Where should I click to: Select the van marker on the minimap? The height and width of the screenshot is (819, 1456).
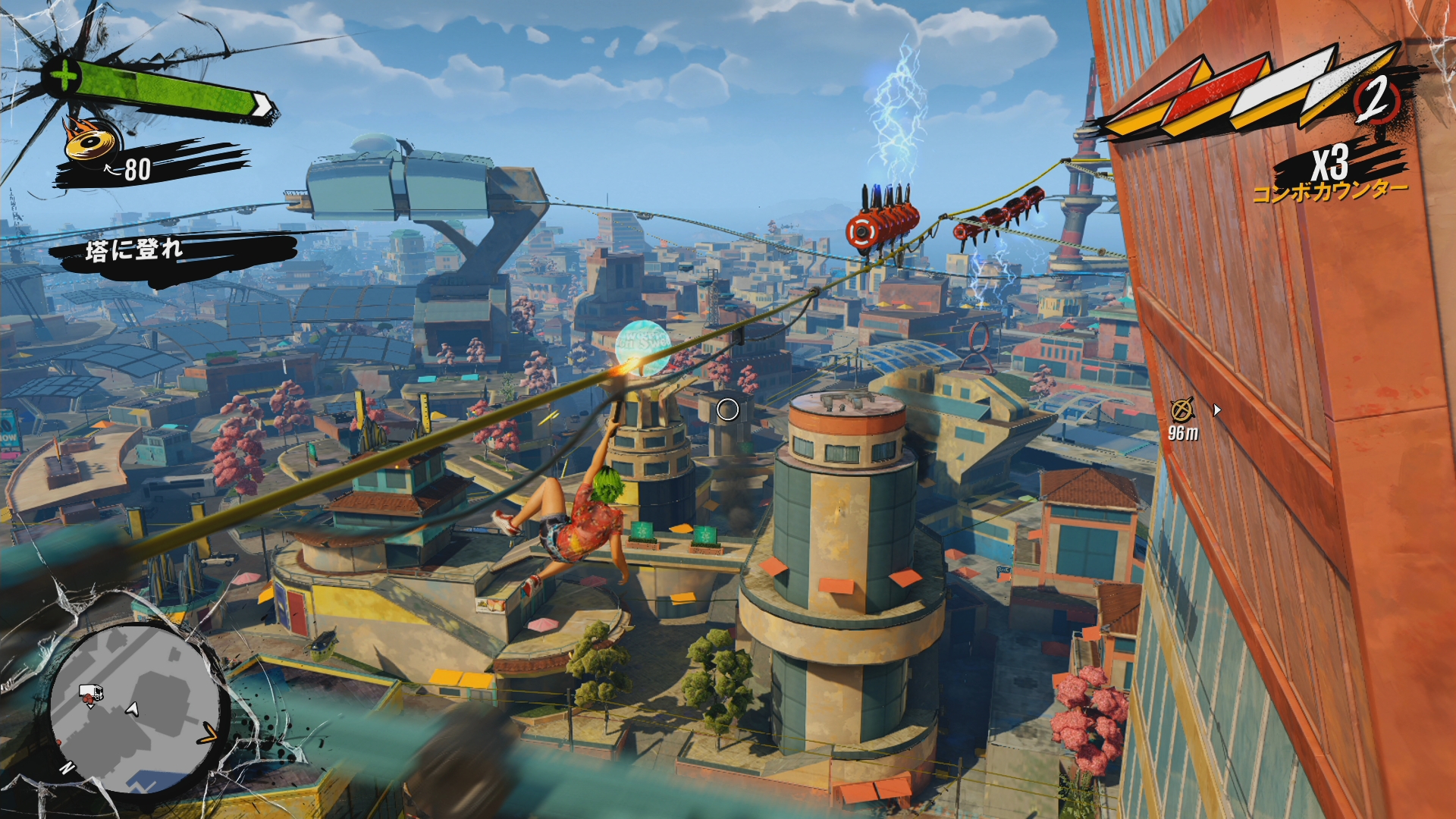pyautogui.click(x=91, y=693)
